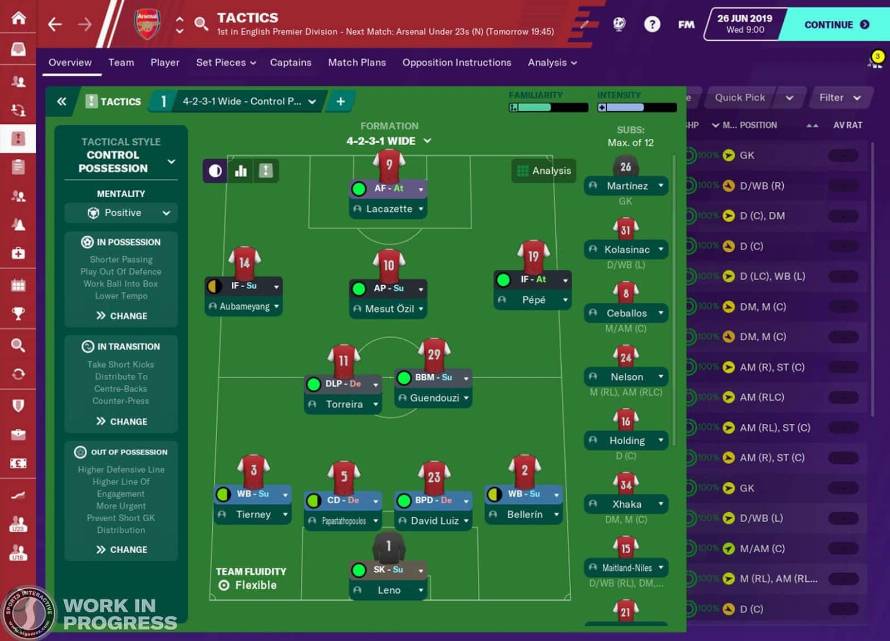Open the Match Plans tab
The image size is (890, 641).
pos(356,62)
